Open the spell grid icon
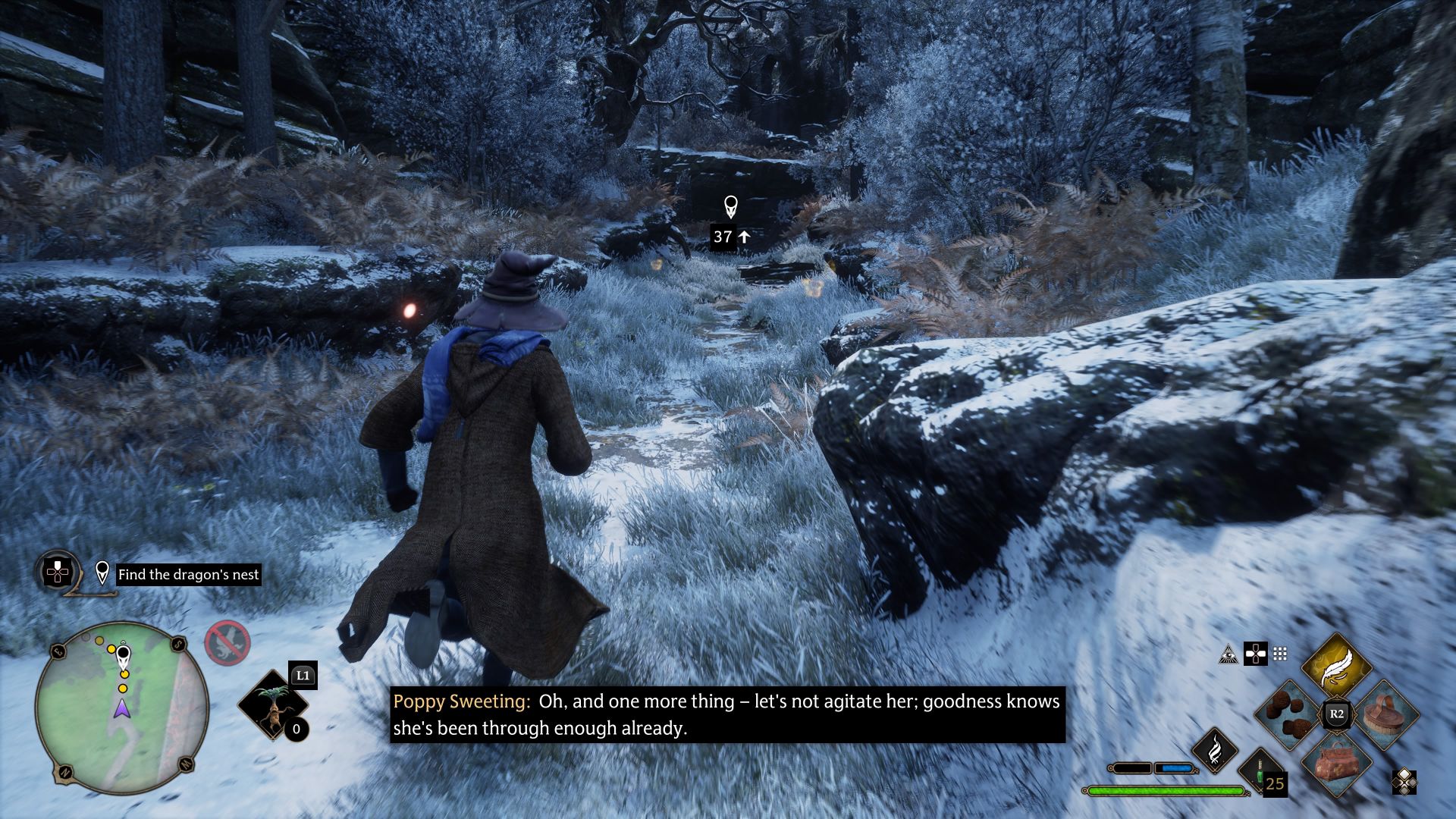Screen dimensions: 1456x819 click(x=1280, y=654)
